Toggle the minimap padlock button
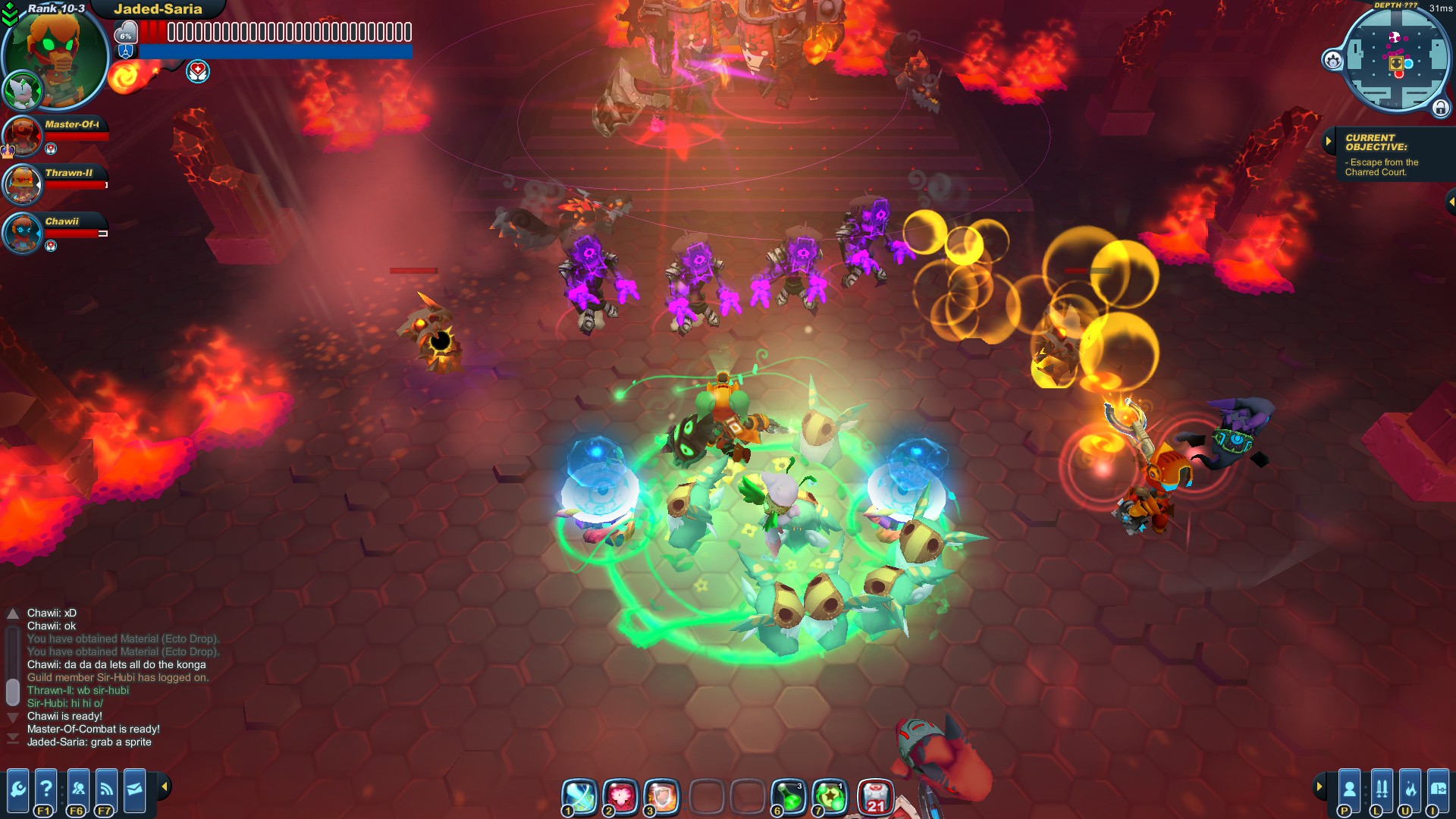Image resolution: width=1456 pixels, height=819 pixels. tap(1440, 108)
